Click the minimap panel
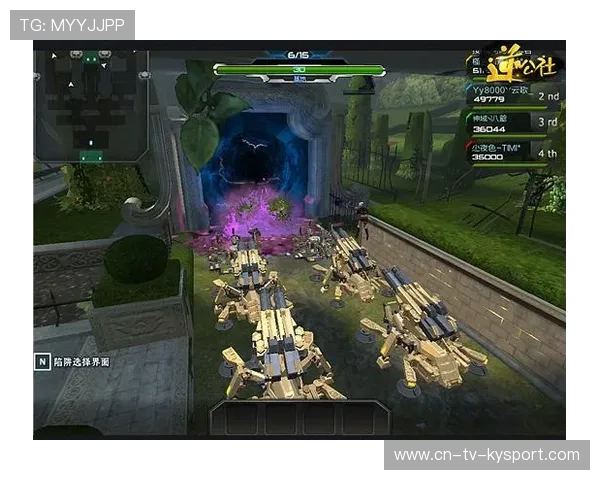The width and height of the screenshot is (600, 480). point(91,105)
